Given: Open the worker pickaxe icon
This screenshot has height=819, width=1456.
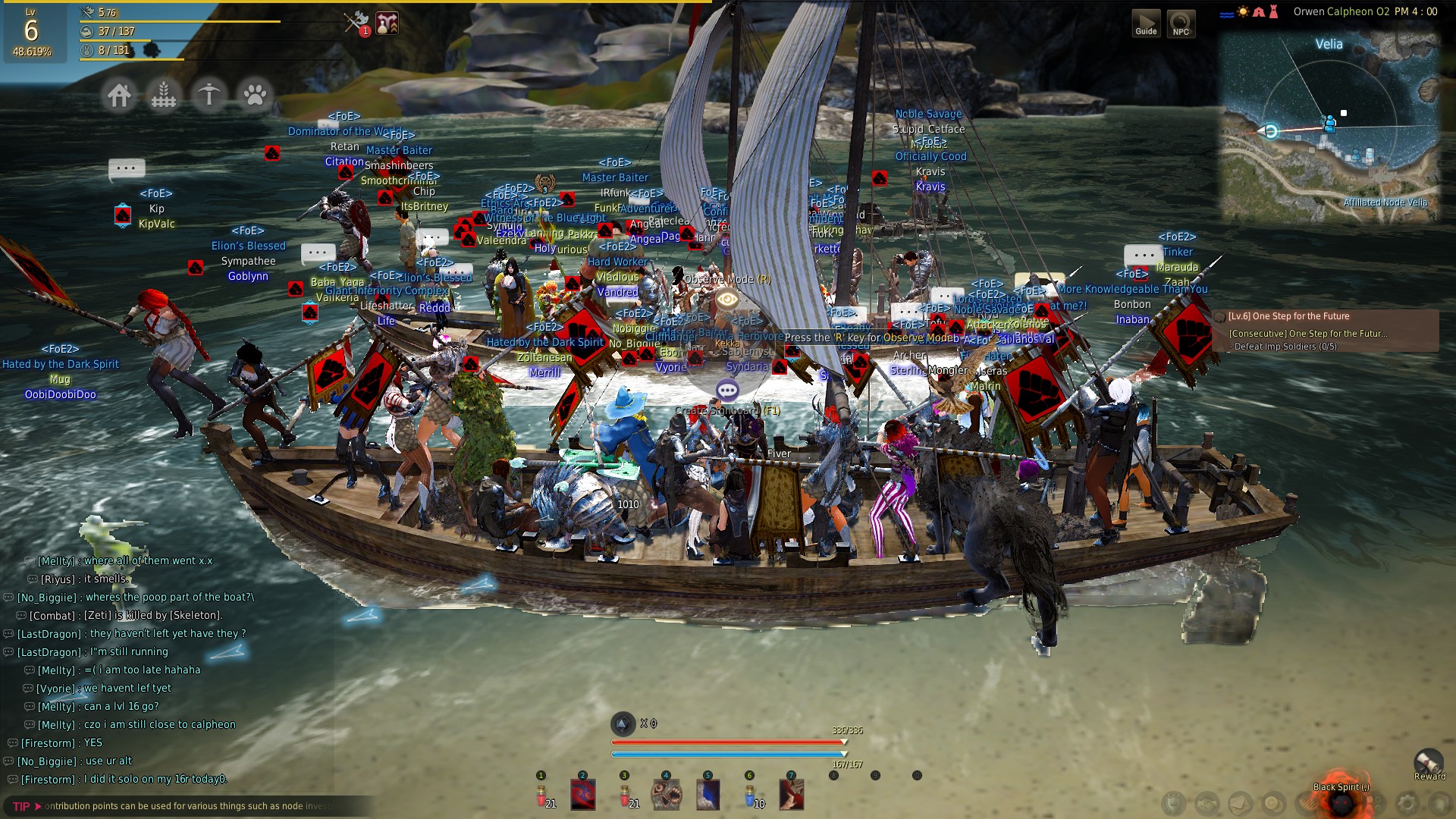Looking at the screenshot, I should click(209, 96).
